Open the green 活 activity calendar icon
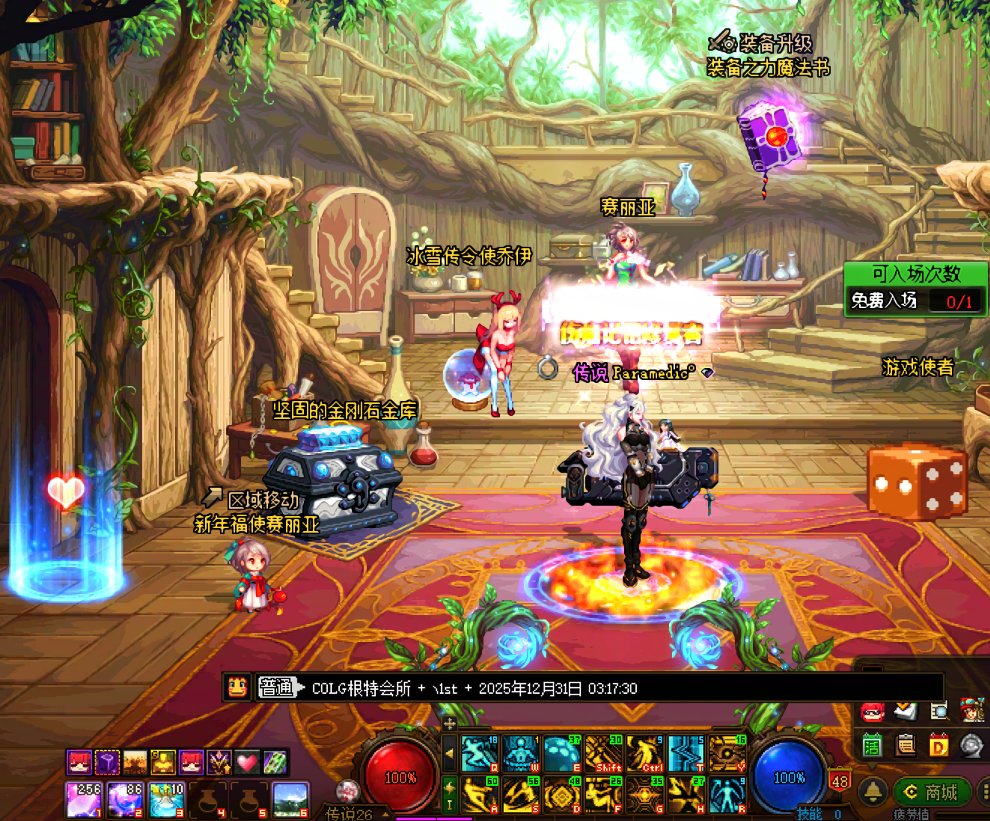This screenshot has height=821, width=990. (x=872, y=744)
